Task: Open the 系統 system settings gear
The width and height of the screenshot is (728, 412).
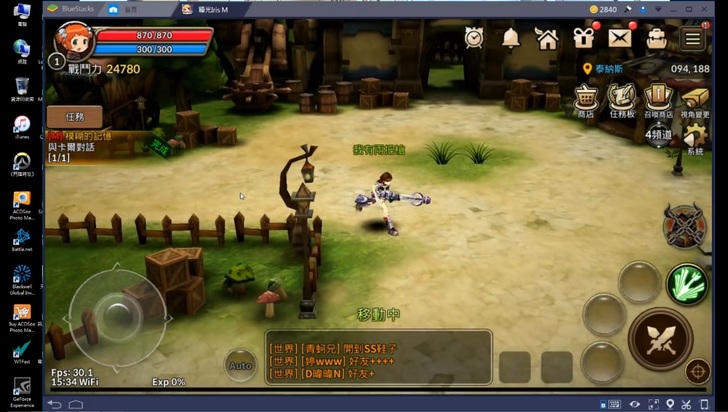Action: [x=694, y=140]
